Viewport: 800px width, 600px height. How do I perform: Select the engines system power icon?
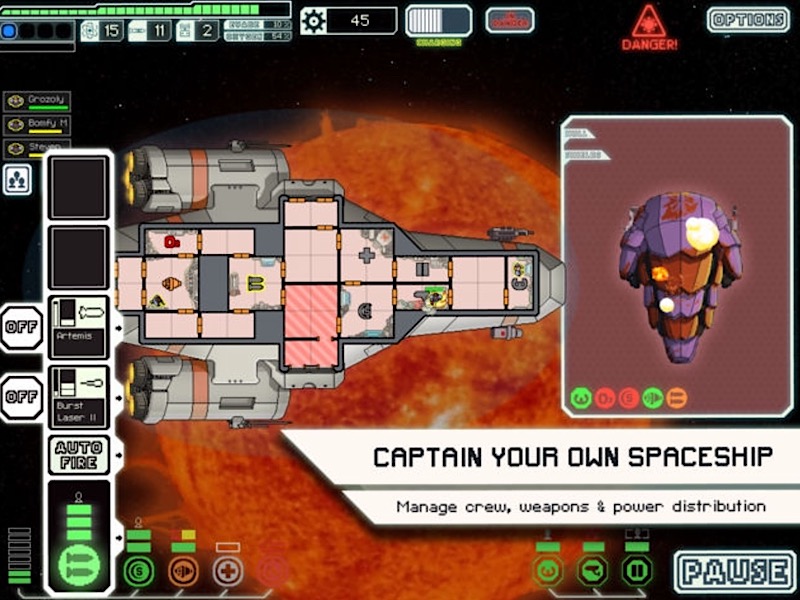tap(183, 571)
